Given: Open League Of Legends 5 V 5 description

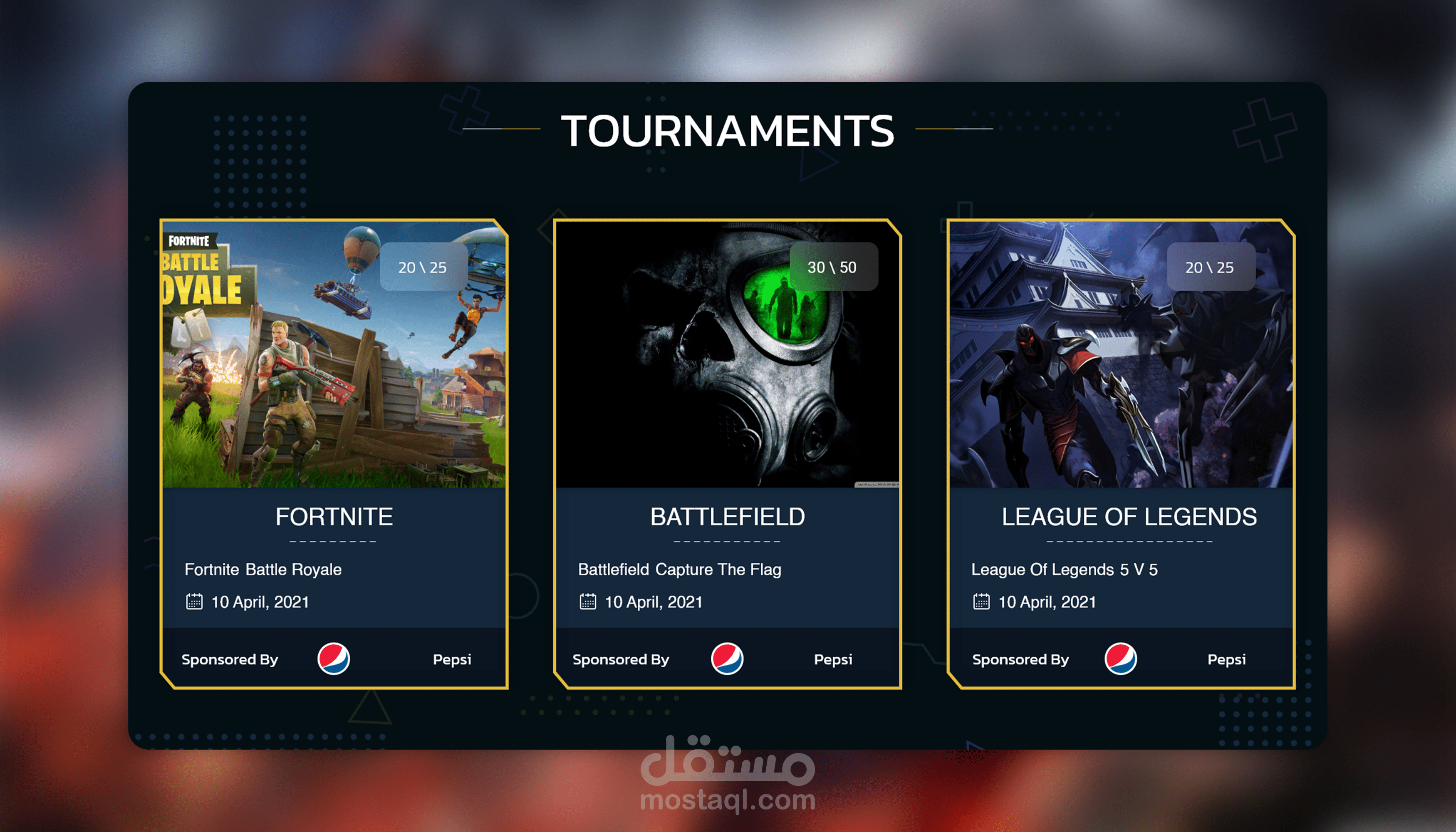Looking at the screenshot, I should tap(1064, 569).
